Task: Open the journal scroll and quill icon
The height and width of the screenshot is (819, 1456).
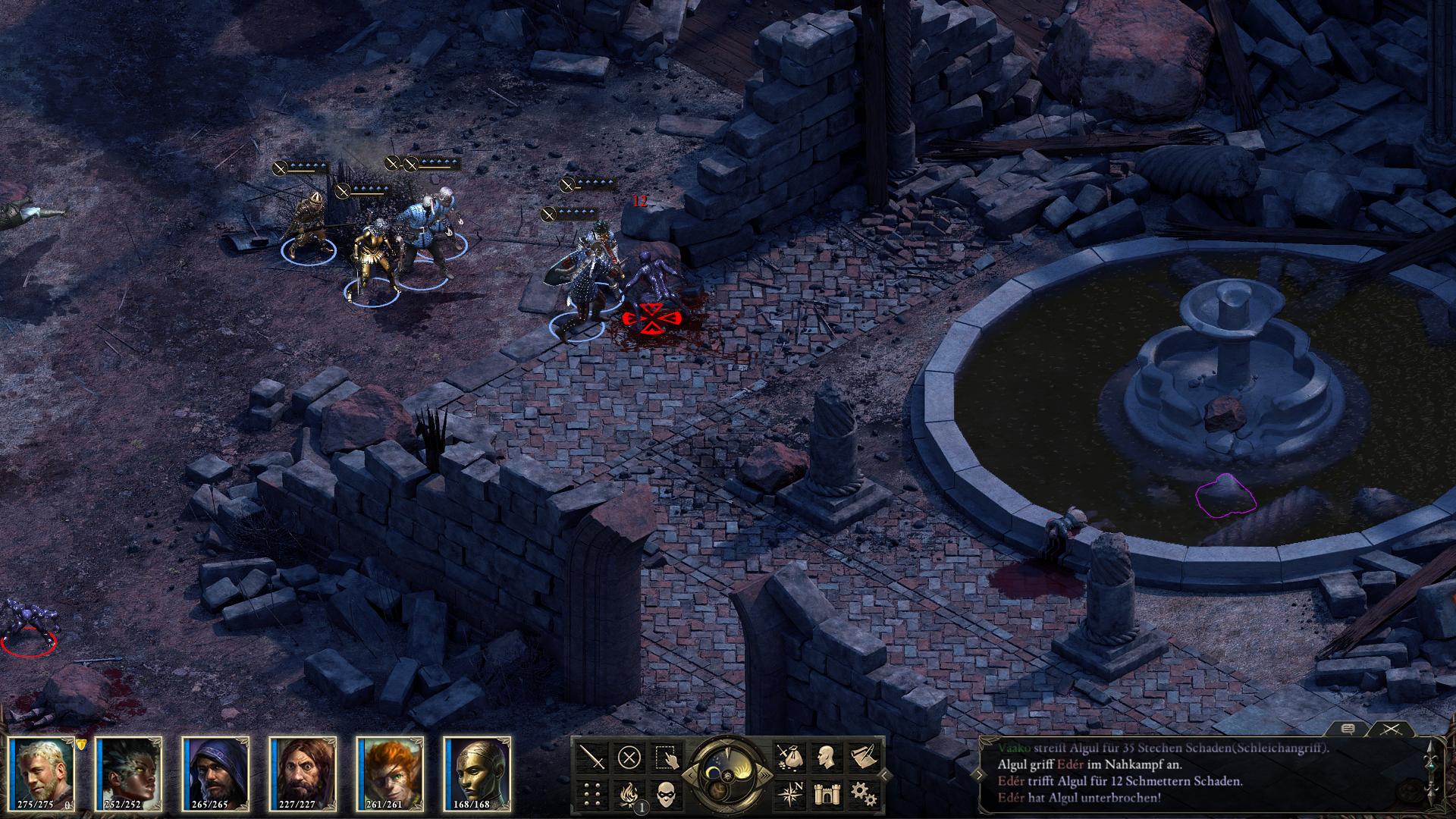Action: pyautogui.click(x=863, y=757)
